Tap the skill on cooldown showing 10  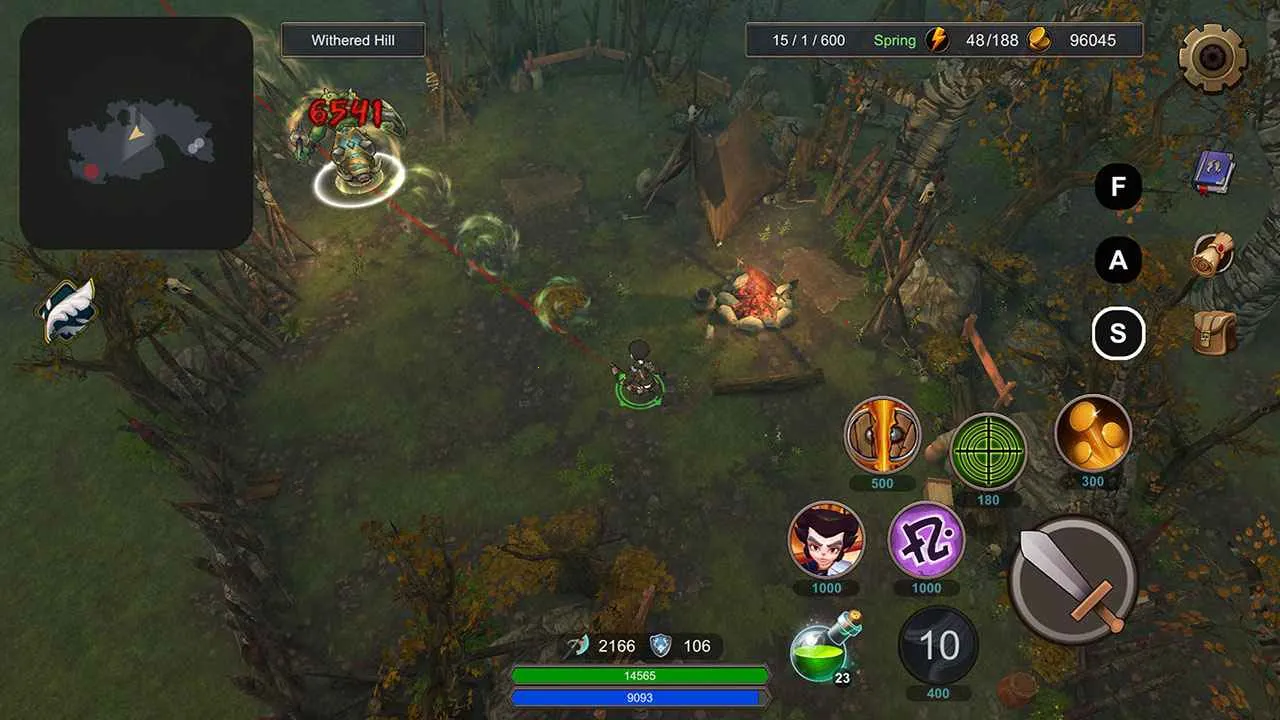click(938, 646)
